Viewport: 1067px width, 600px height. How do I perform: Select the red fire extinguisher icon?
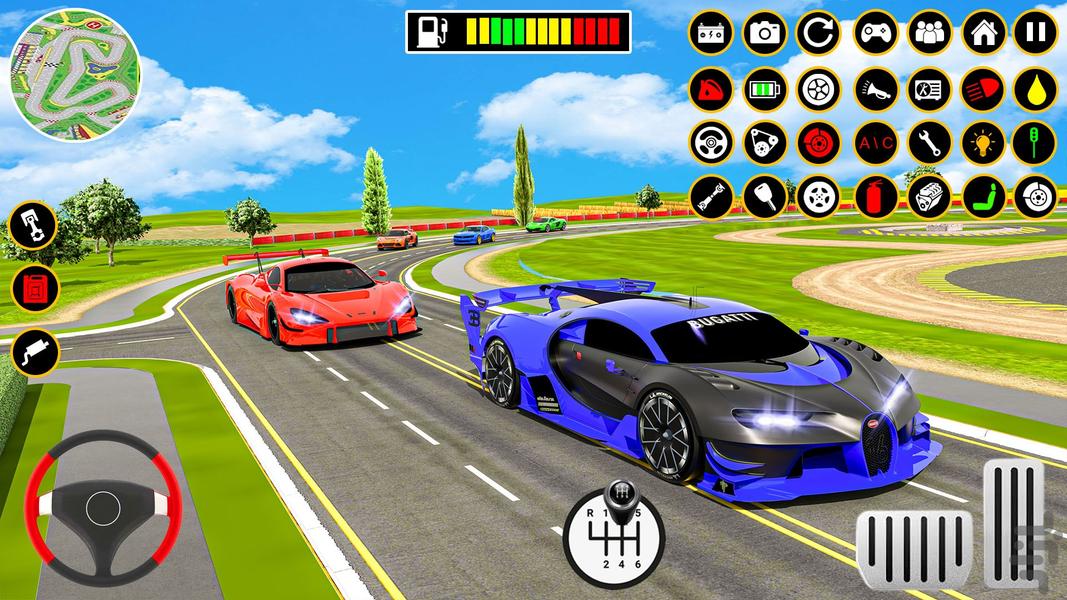click(874, 196)
